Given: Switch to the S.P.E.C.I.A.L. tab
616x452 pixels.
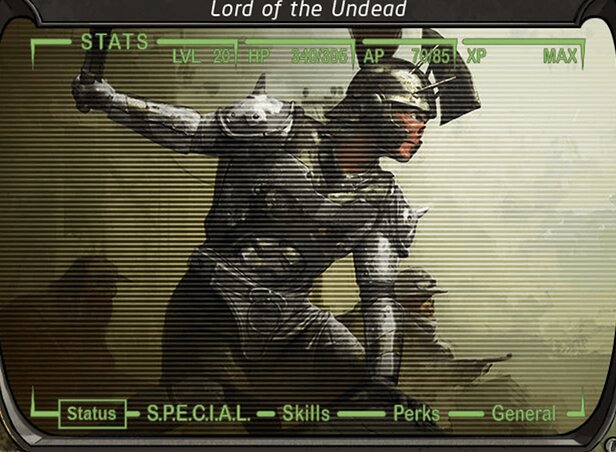Looking at the screenshot, I should pos(200,413).
